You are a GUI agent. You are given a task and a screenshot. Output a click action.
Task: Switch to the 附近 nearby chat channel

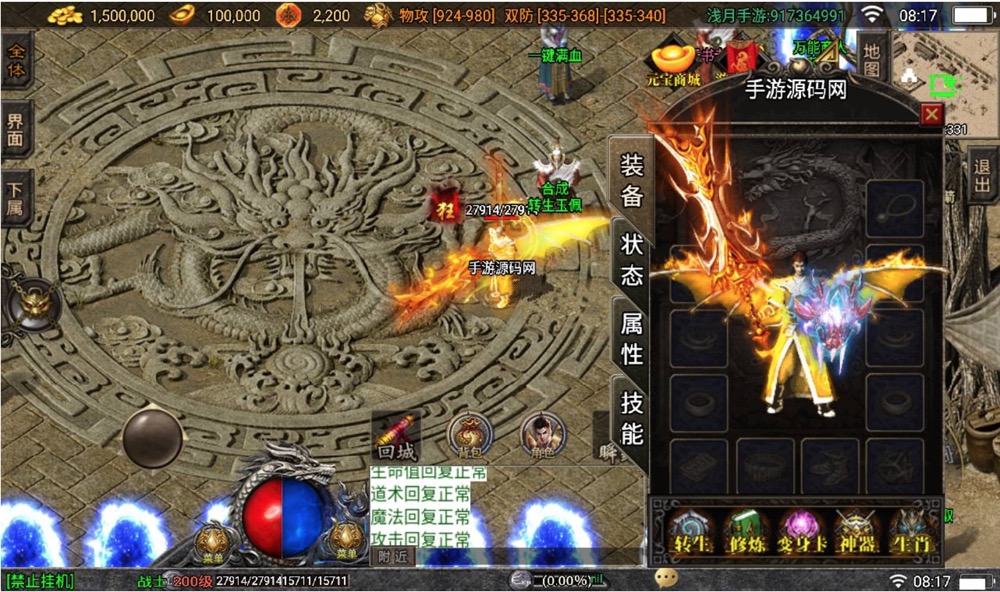click(x=392, y=556)
